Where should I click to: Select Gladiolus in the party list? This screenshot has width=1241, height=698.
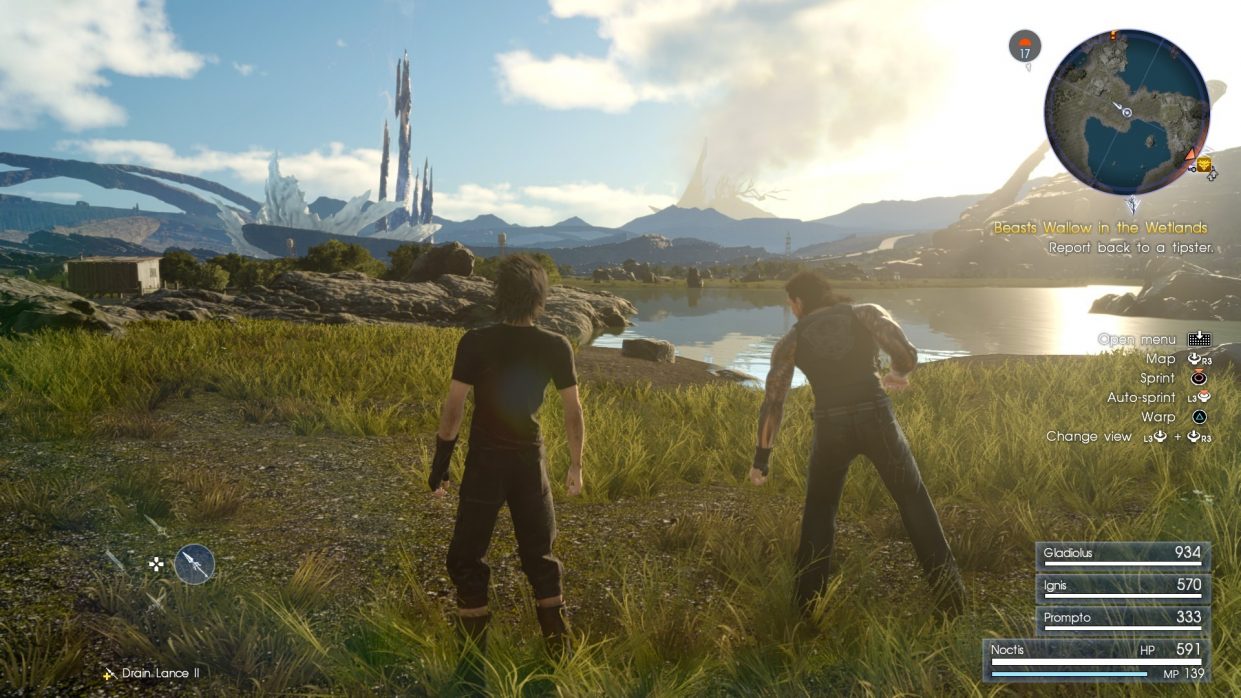click(x=1122, y=555)
